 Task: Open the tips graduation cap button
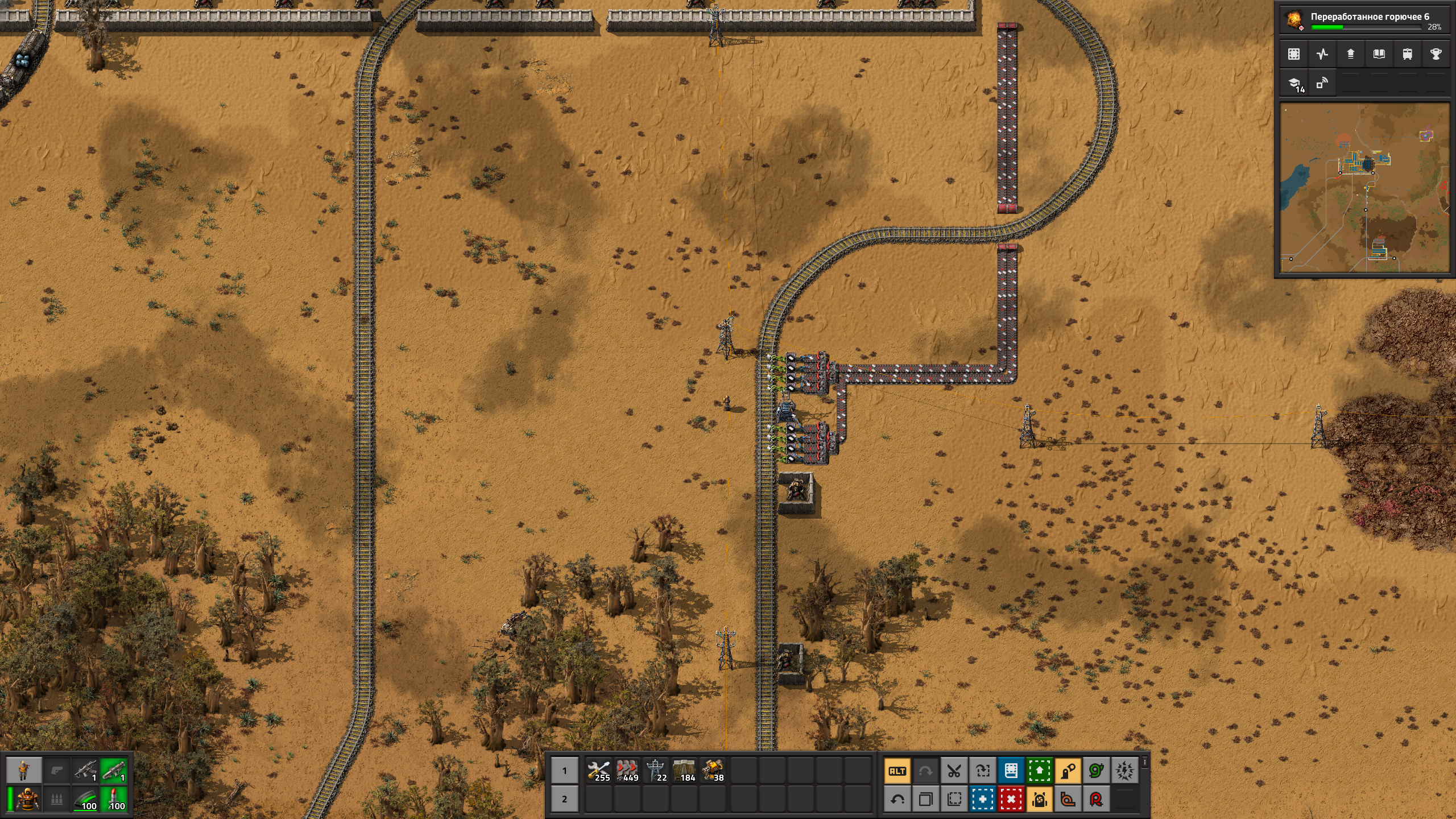tap(1294, 84)
